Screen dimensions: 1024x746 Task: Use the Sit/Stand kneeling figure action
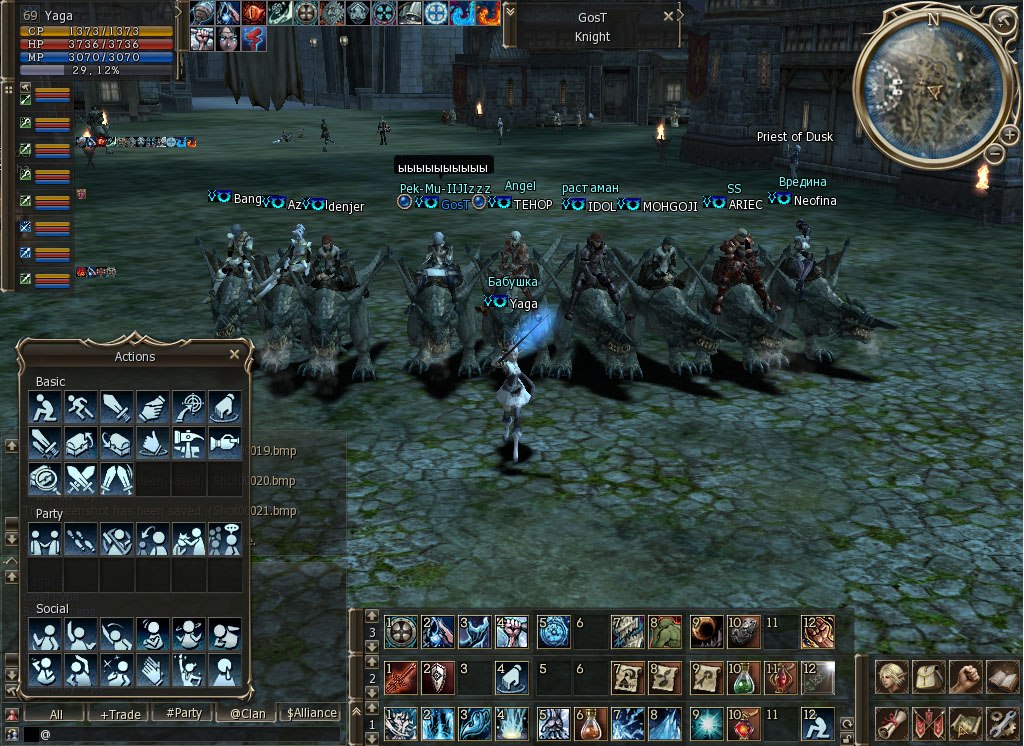(45, 407)
